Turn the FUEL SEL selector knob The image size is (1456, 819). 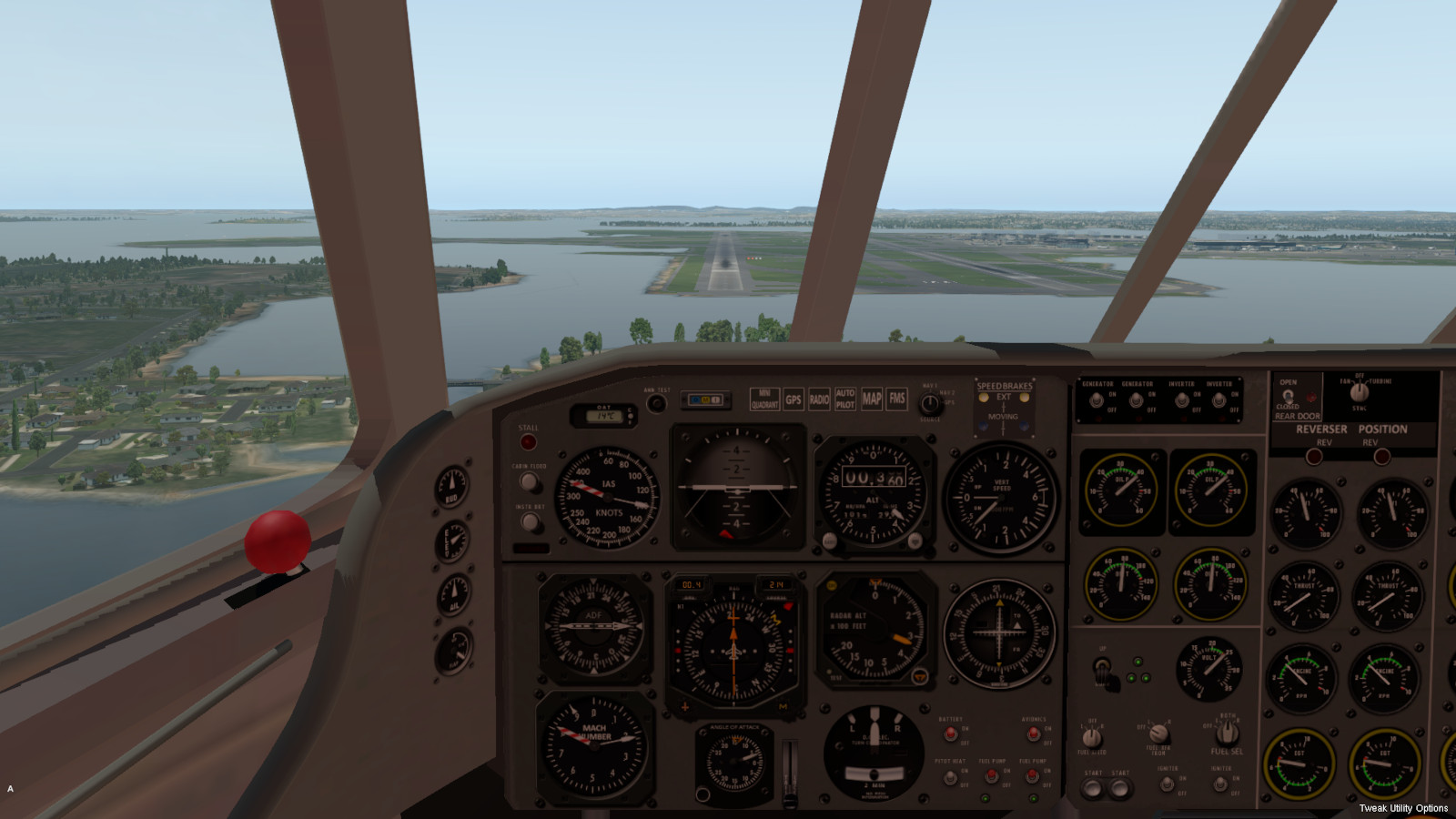[x=1227, y=731]
